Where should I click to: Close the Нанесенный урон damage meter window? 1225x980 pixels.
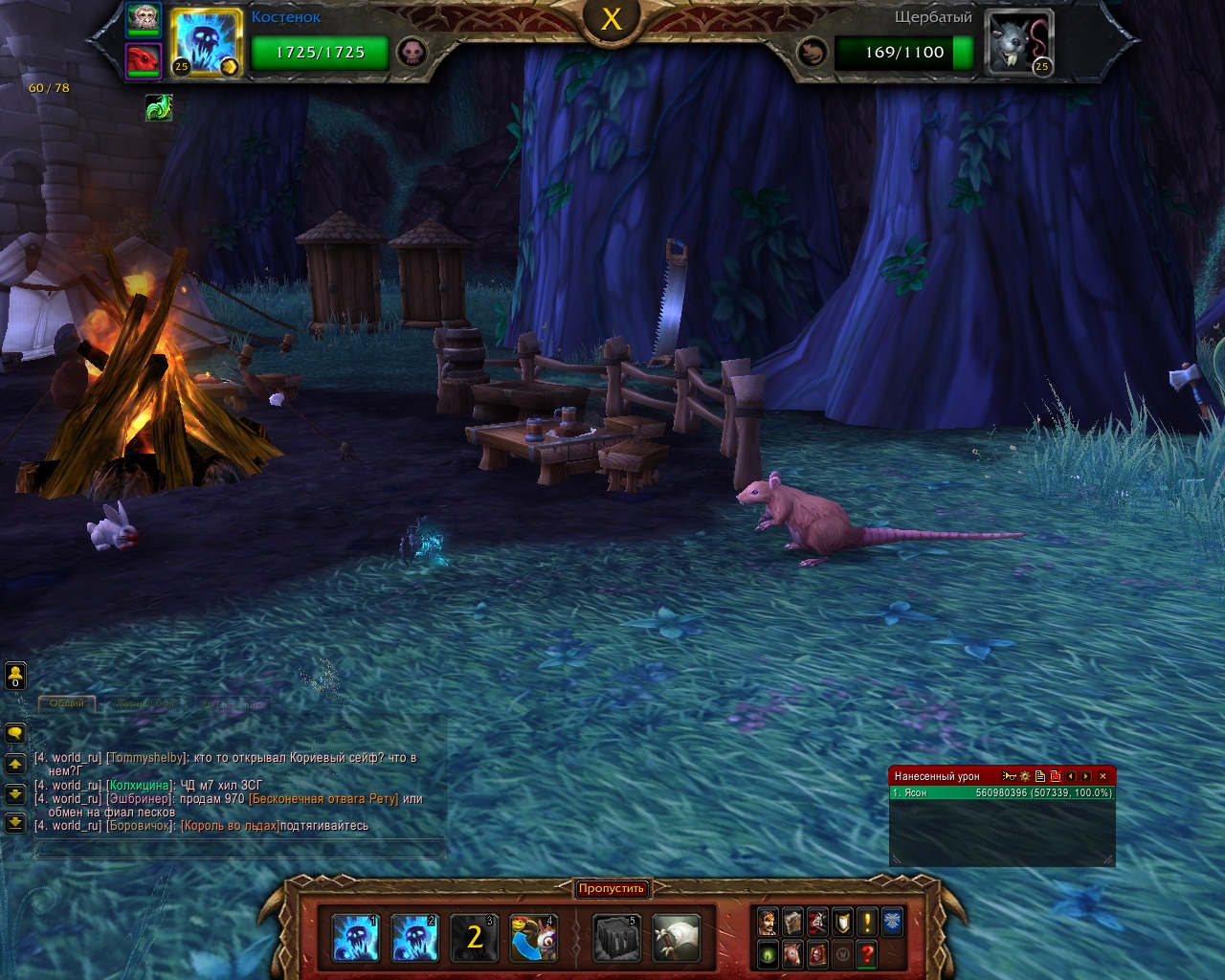[1102, 776]
